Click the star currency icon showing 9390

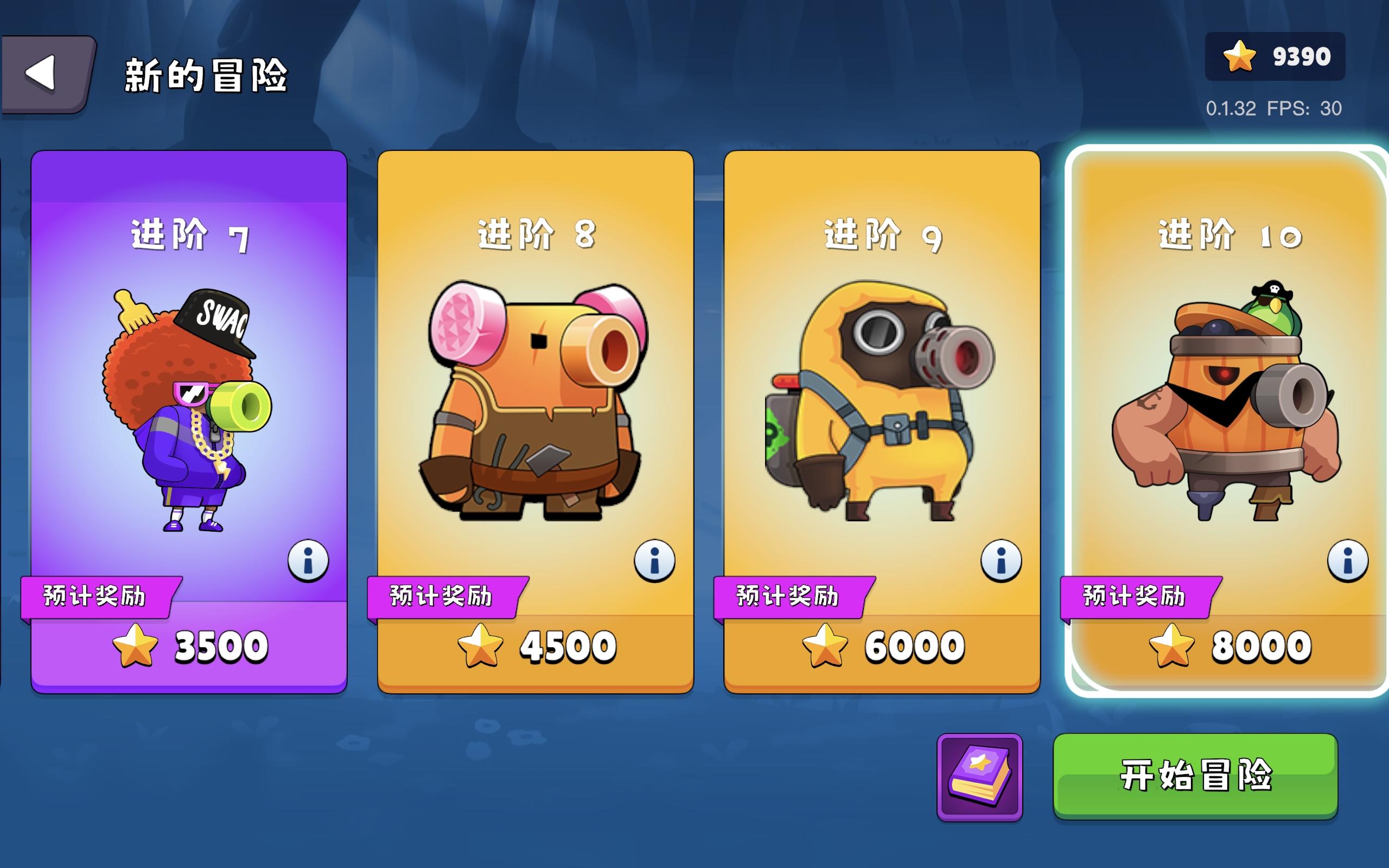click(1240, 56)
